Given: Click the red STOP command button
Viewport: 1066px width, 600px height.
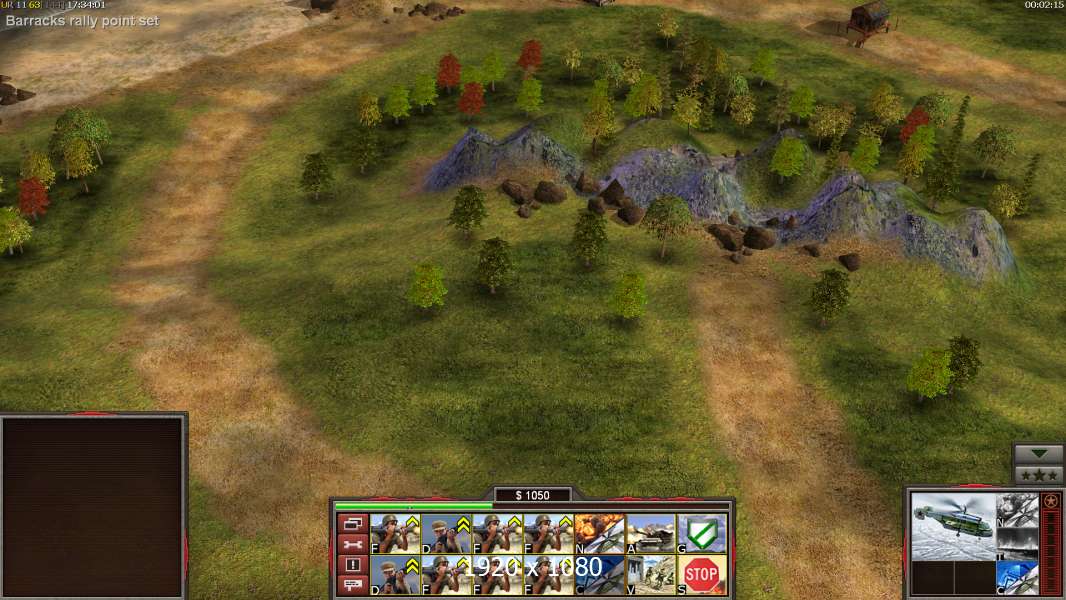Looking at the screenshot, I should [x=702, y=574].
